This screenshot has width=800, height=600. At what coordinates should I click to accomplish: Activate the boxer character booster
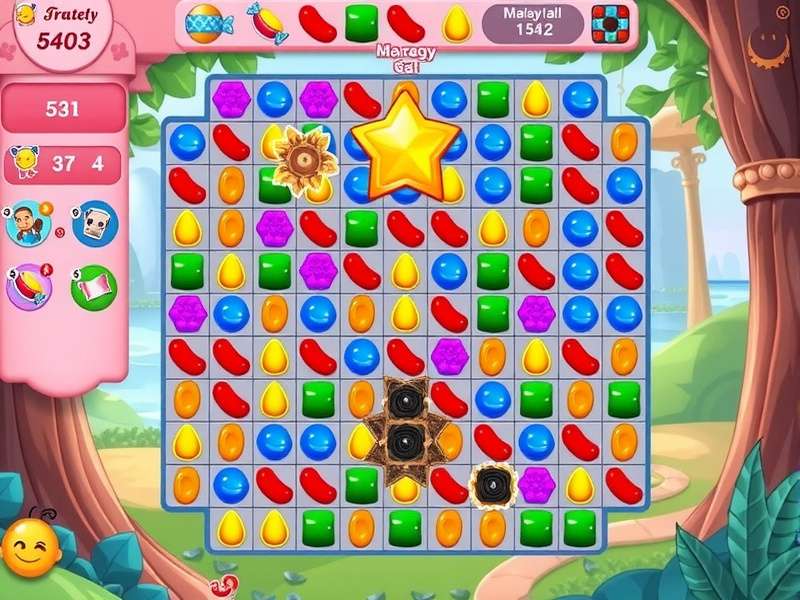(27, 223)
